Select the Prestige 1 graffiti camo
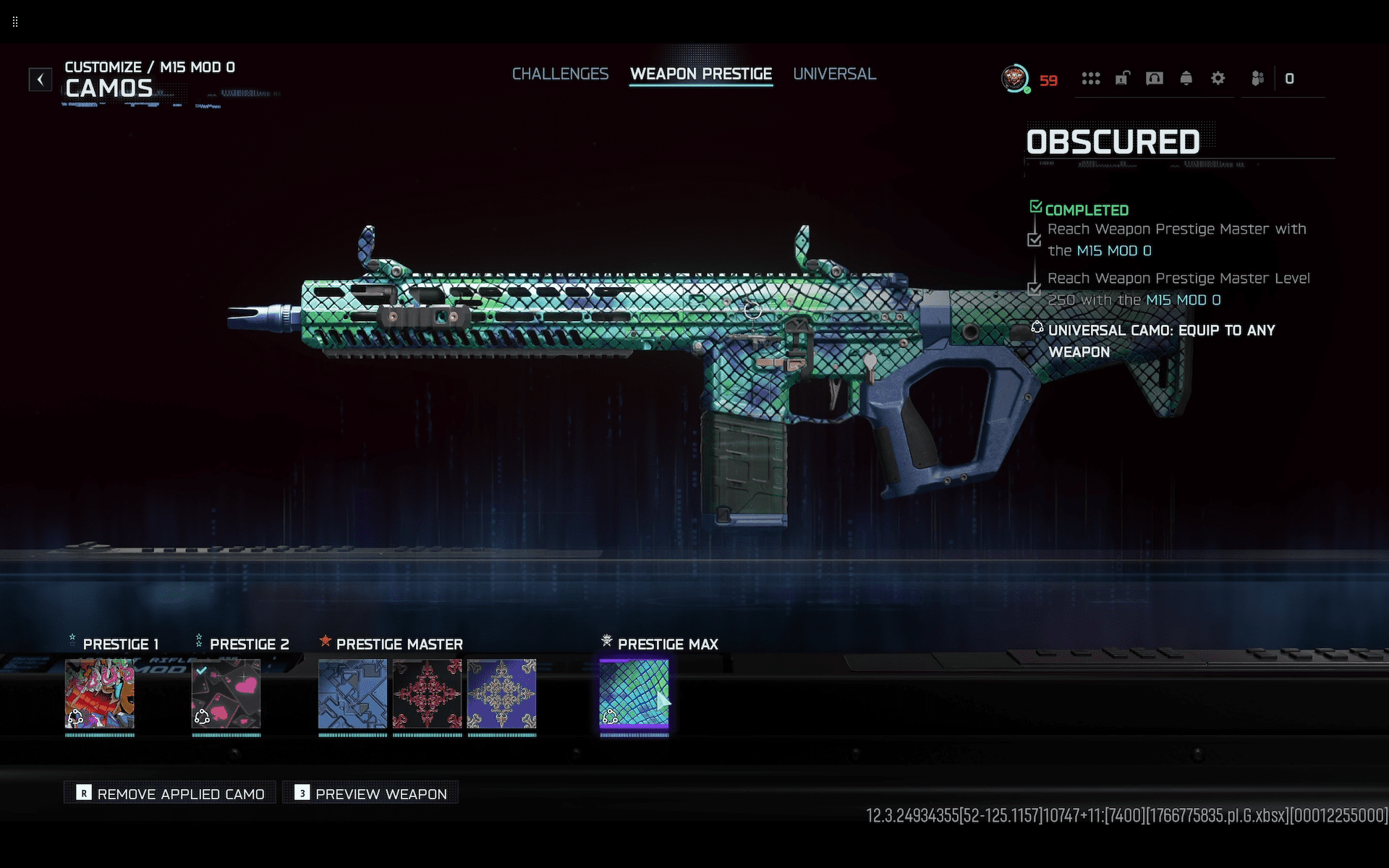This screenshot has width=1389, height=868. (100, 693)
